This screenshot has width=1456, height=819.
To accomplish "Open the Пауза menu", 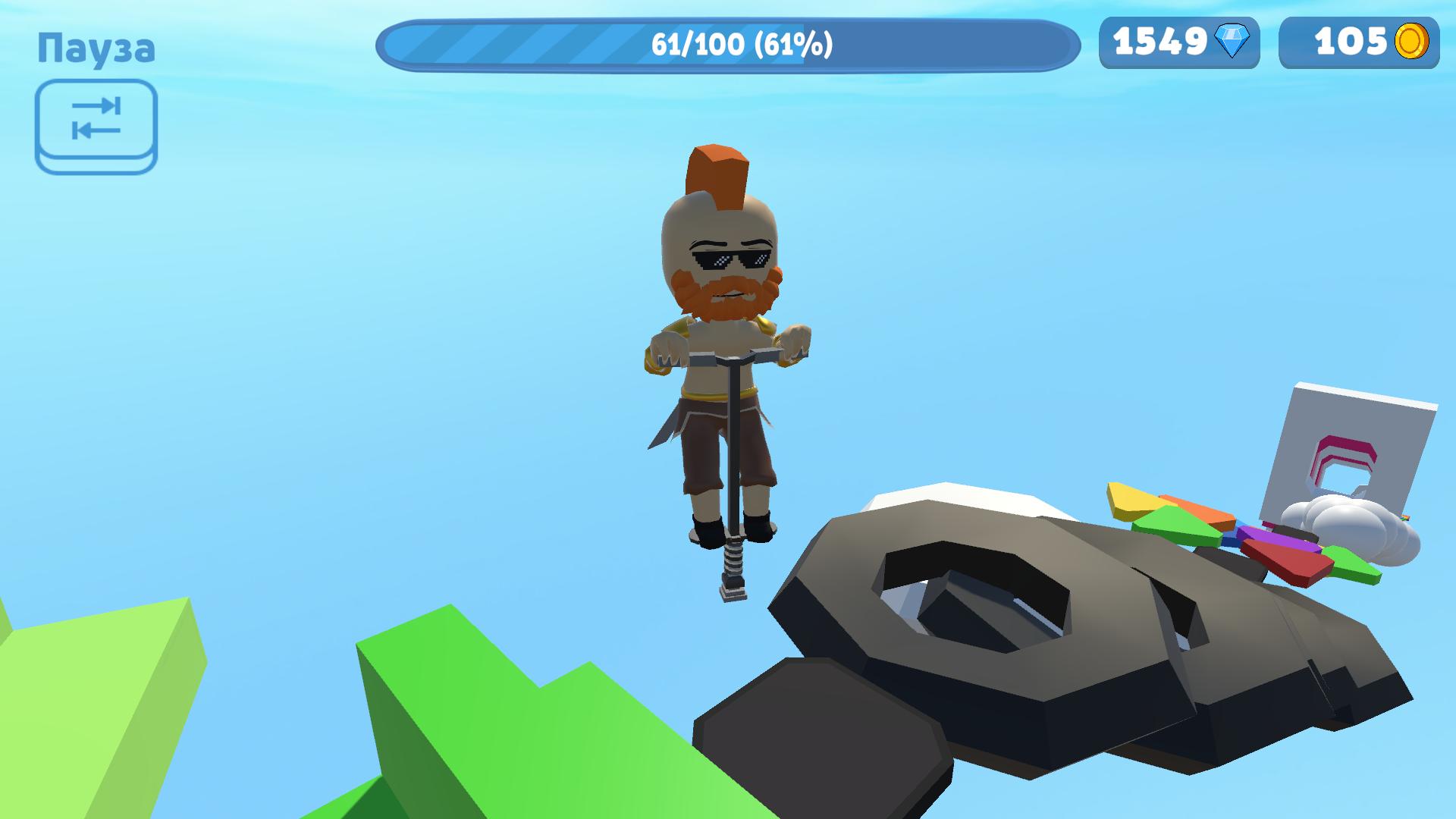I will (x=97, y=48).
